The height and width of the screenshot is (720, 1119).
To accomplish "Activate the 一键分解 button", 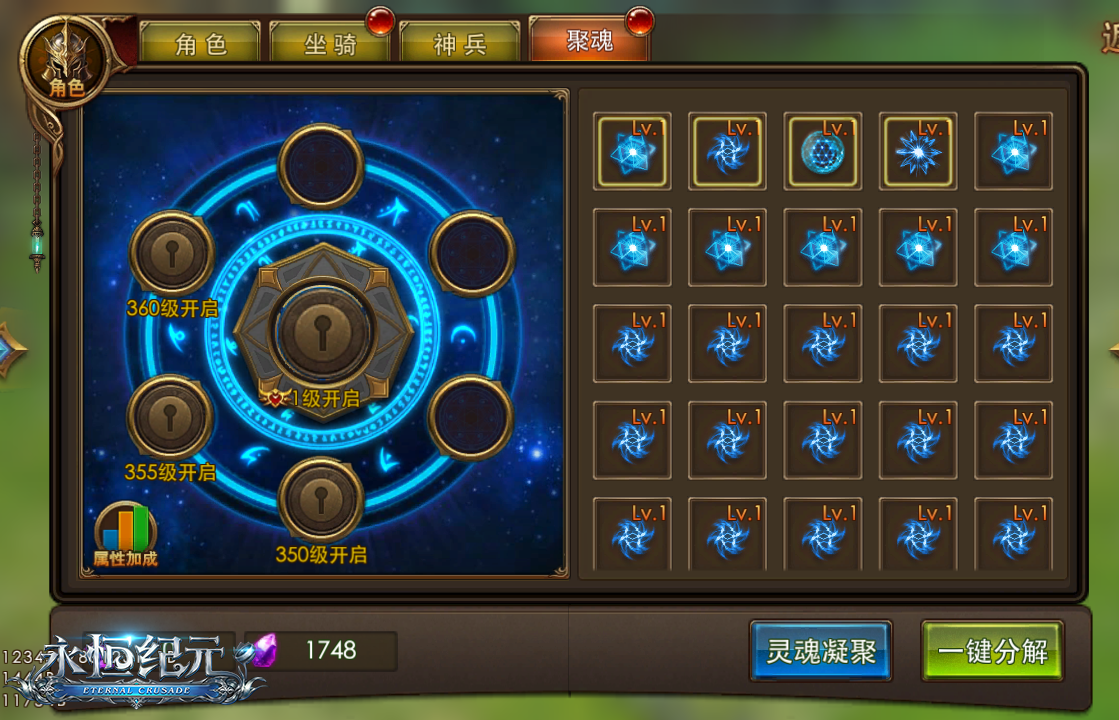I will (992, 652).
